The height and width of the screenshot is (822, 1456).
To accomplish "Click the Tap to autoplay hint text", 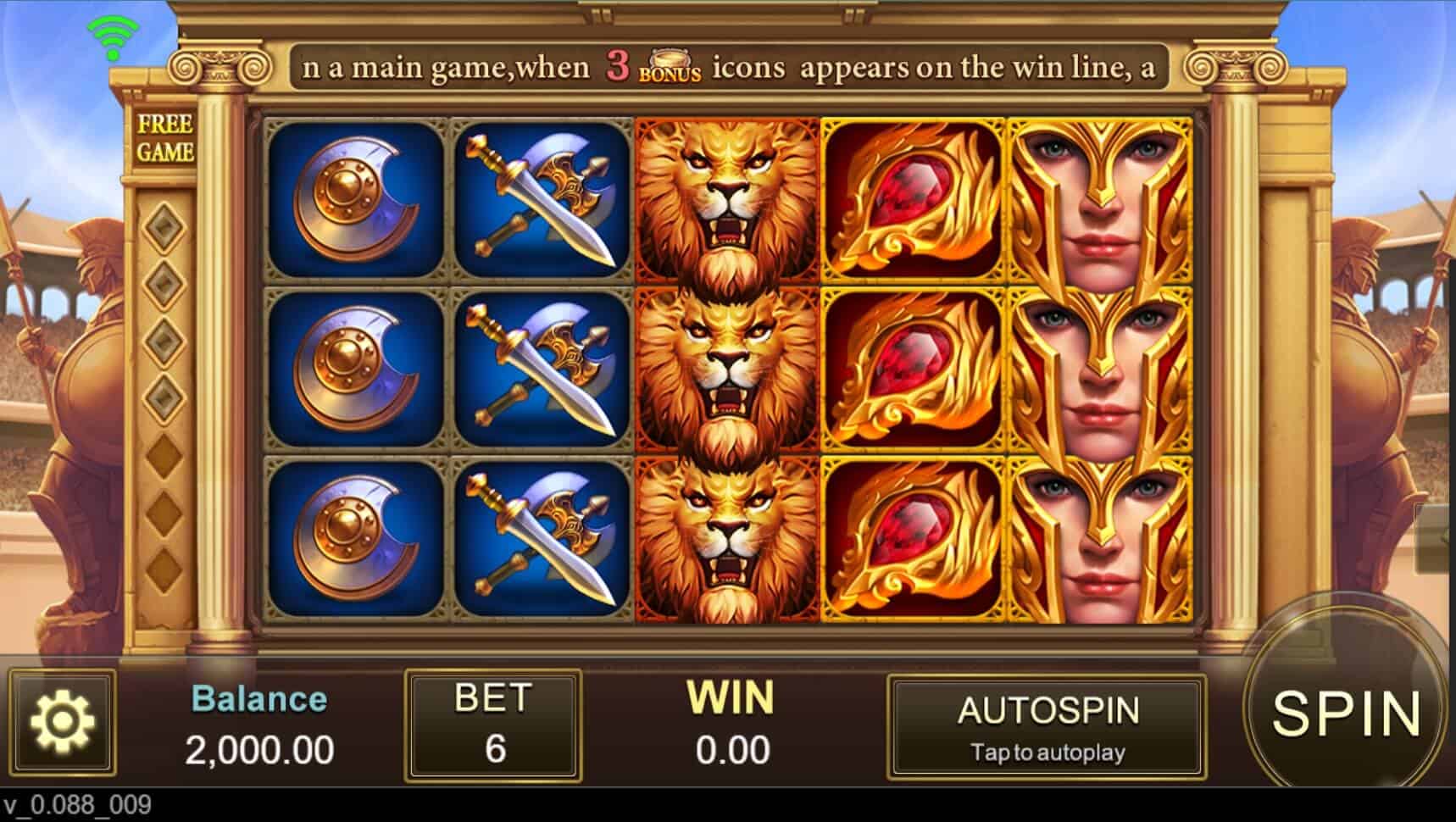I will pyautogui.click(x=1047, y=753).
